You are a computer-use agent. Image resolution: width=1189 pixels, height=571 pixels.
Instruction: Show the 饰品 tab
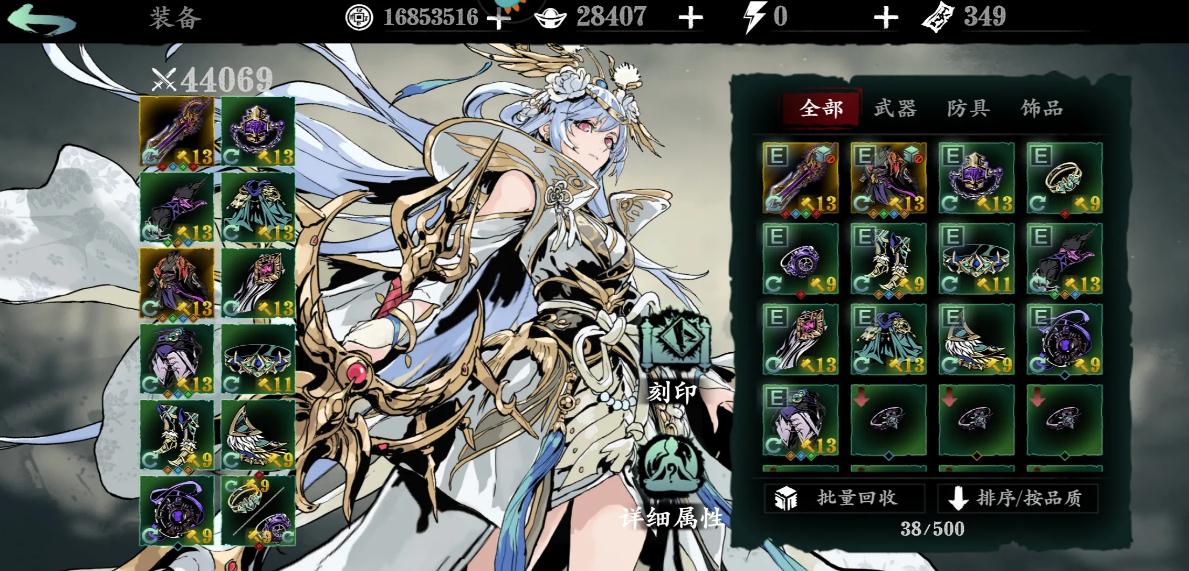pyautogui.click(x=1041, y=108)
